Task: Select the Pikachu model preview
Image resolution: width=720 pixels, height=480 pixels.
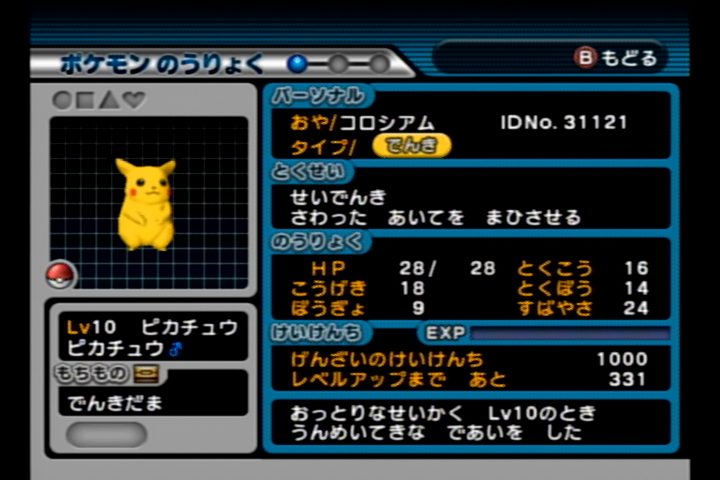Action: point(146,203)
